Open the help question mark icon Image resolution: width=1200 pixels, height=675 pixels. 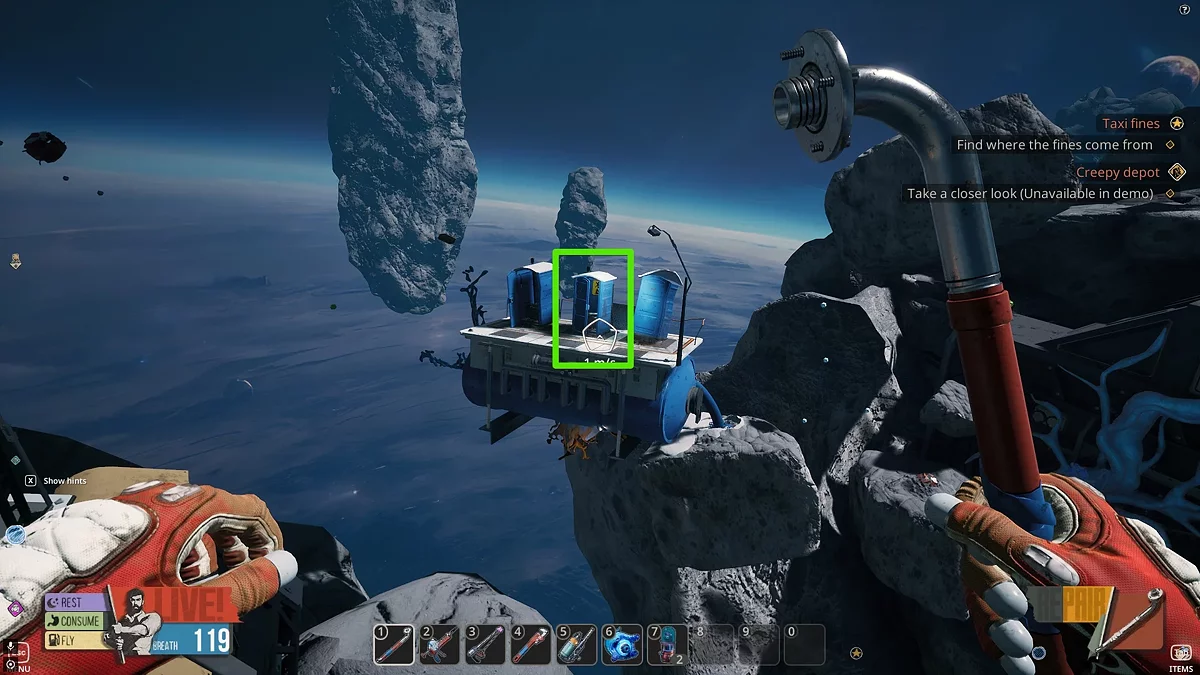1184,9
